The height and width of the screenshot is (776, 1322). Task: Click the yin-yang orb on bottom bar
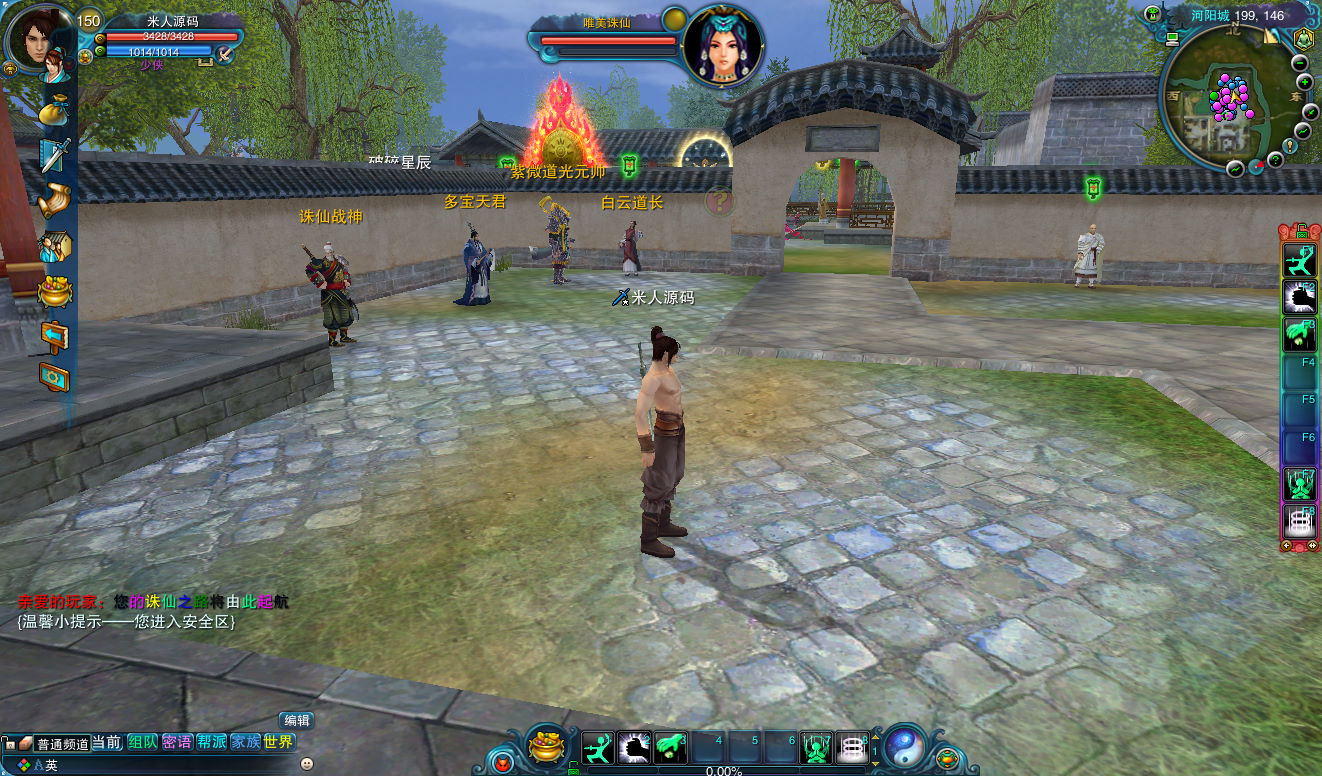(902, 745)
